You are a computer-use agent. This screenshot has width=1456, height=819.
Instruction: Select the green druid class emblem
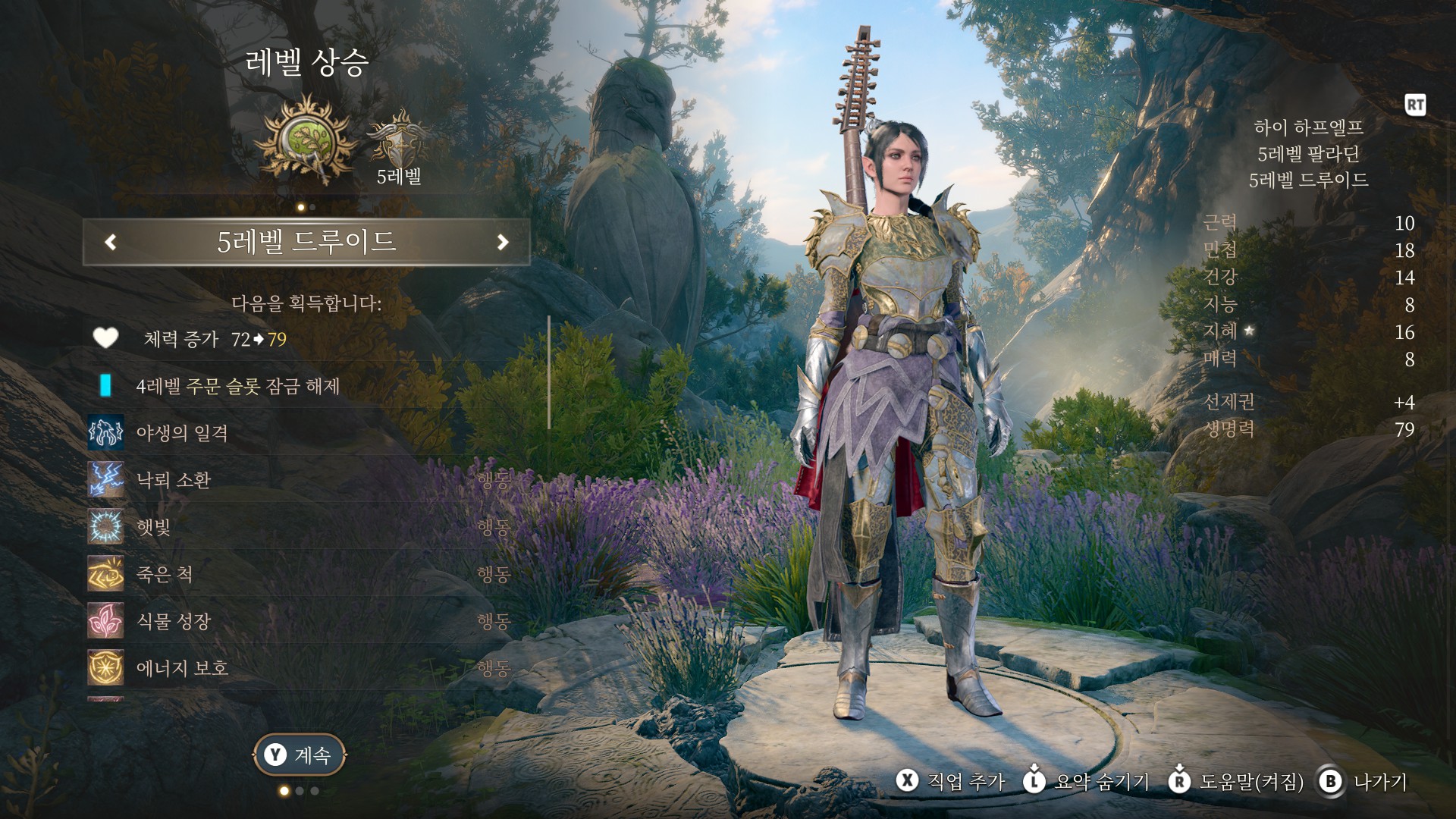(x=307, y=141)
